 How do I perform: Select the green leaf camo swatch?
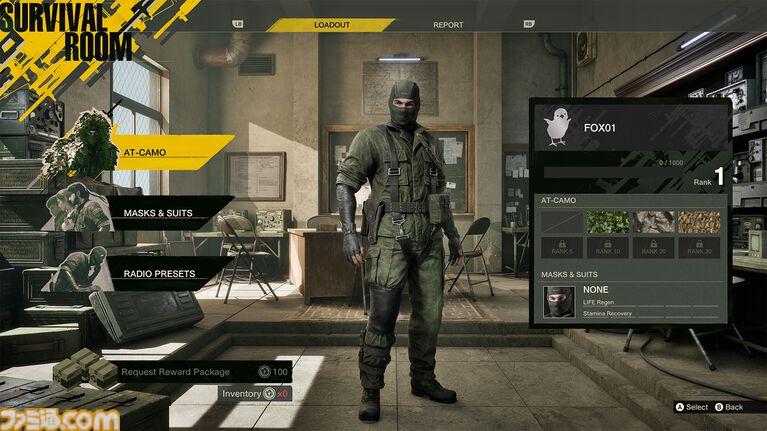pyautogui.click(x=607, y=222)
